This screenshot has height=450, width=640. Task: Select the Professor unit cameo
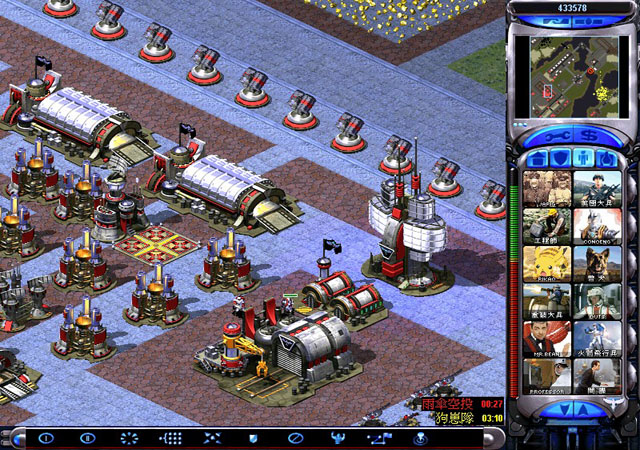[546, 377]
